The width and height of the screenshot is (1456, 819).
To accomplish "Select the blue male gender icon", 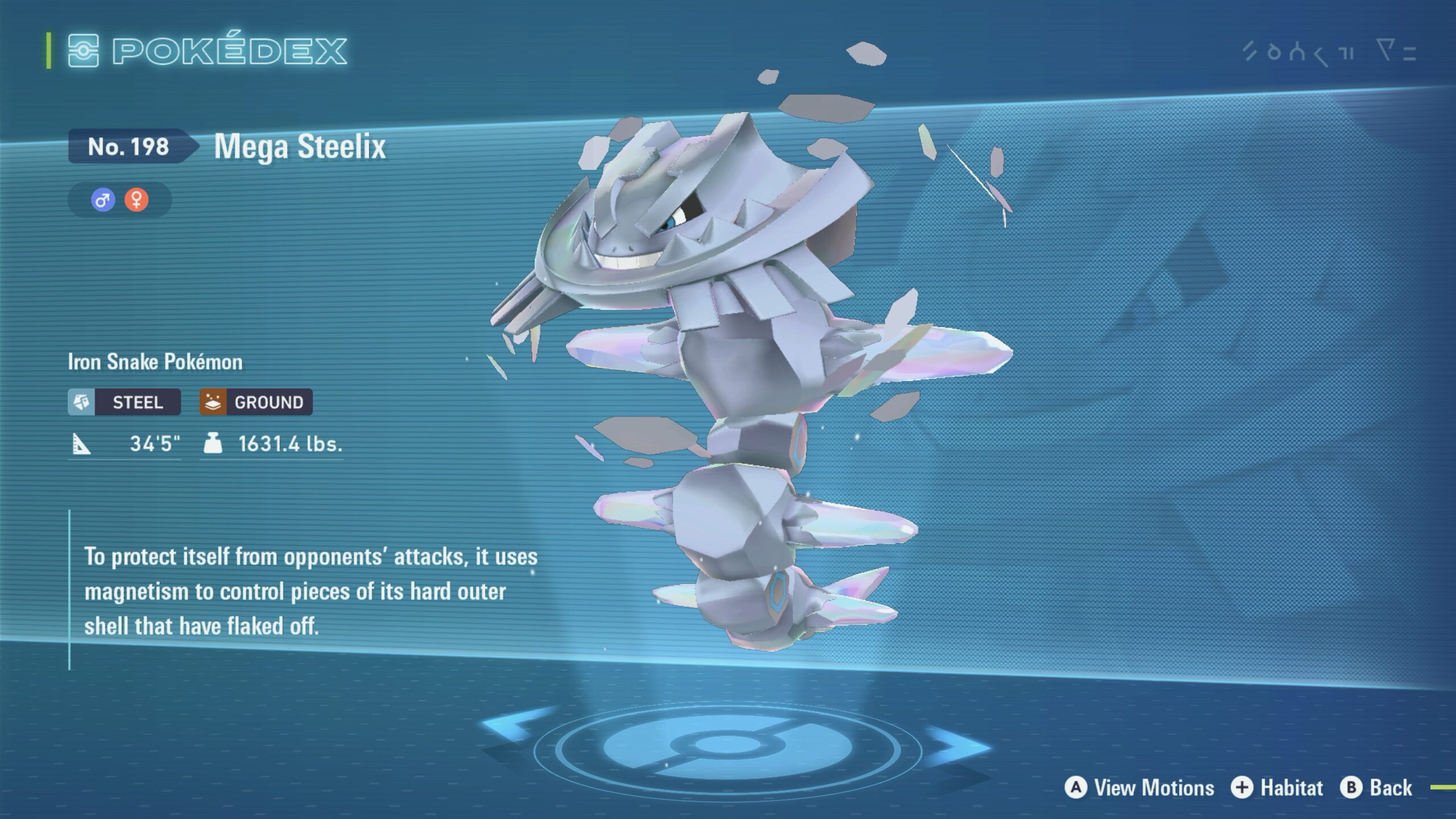I will (103, 200).
